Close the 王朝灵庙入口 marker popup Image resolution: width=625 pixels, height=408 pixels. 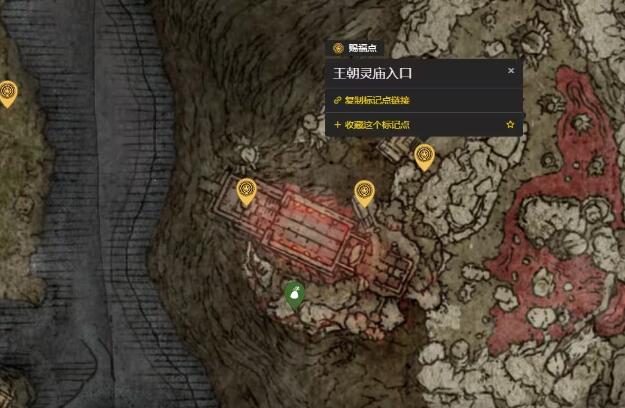pos(511,71)
